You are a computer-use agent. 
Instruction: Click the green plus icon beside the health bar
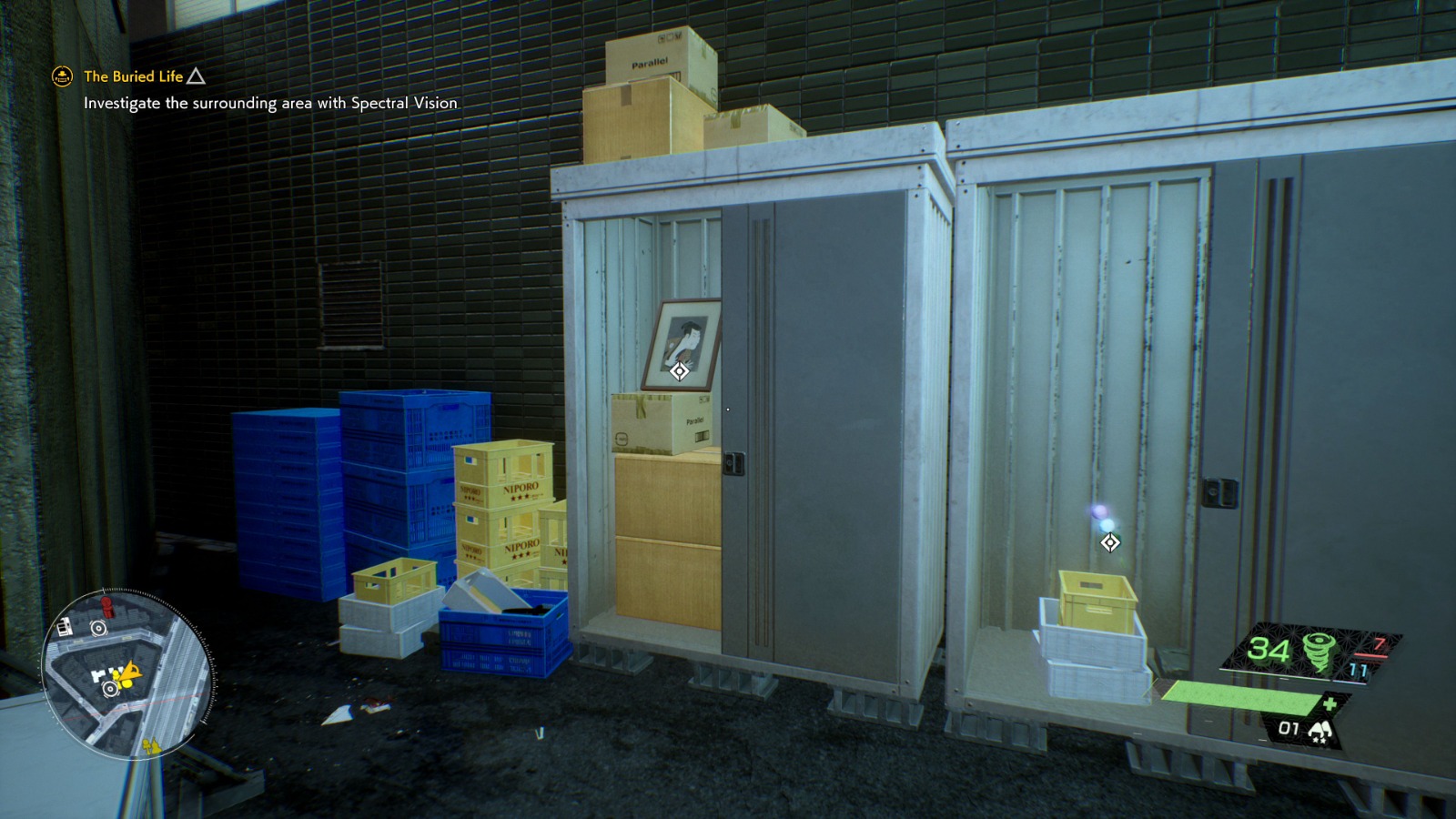(x=1330, y=703)
